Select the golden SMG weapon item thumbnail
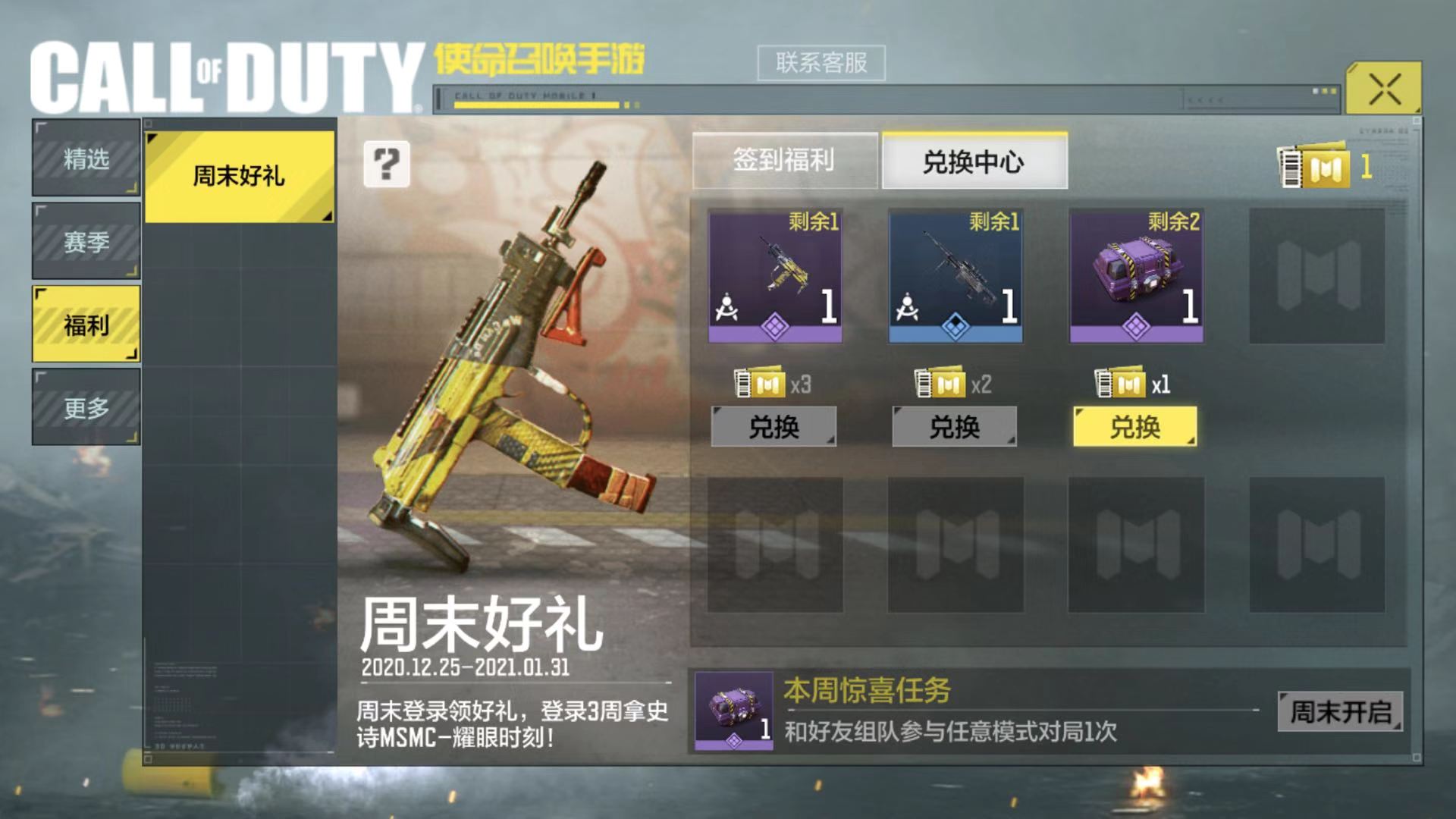This screenshot has height=819, width=1456. 775,276
